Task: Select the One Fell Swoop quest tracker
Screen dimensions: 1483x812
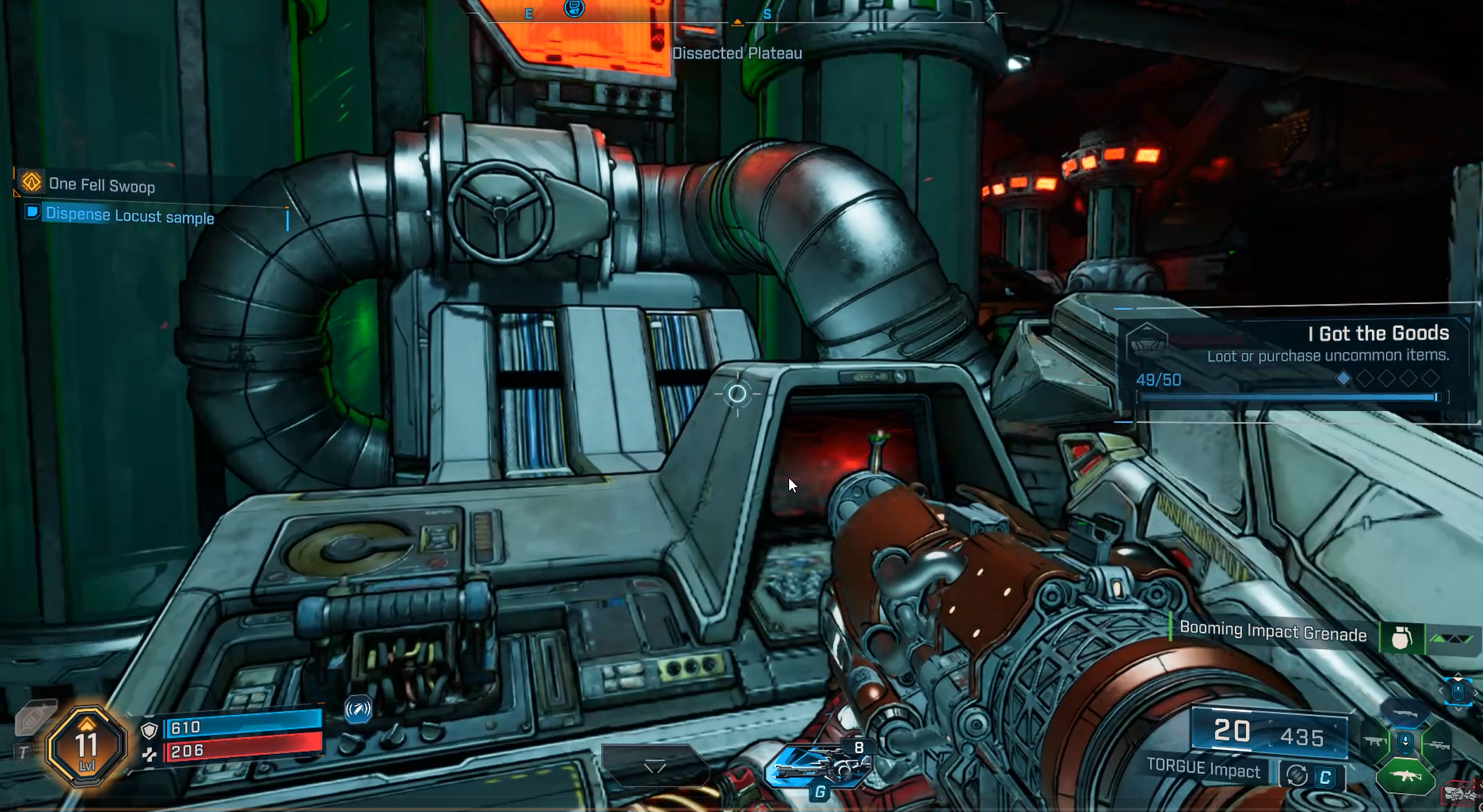Action: point(101,185)
